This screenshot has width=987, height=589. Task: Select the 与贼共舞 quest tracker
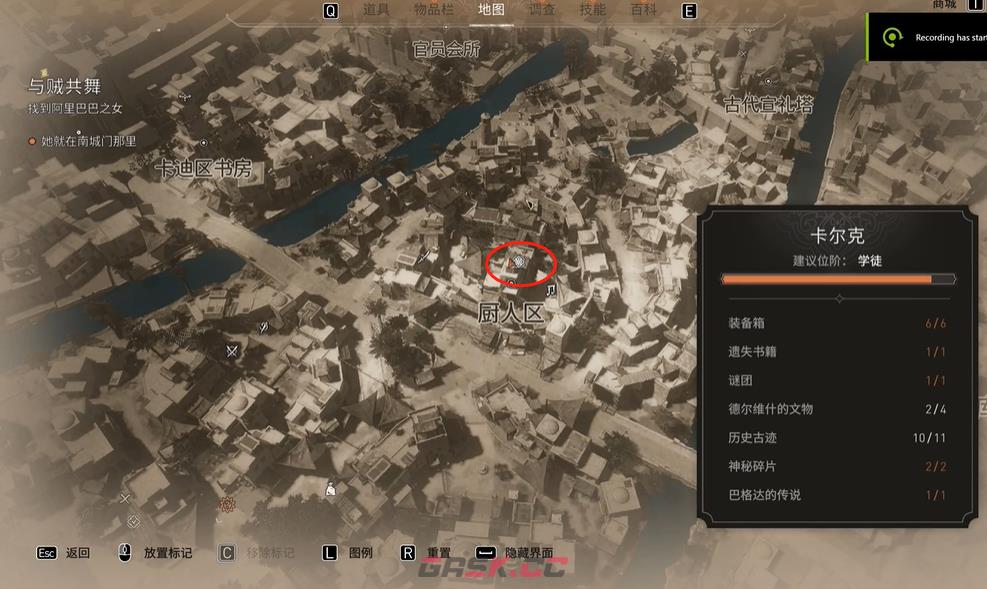point(65,87)
